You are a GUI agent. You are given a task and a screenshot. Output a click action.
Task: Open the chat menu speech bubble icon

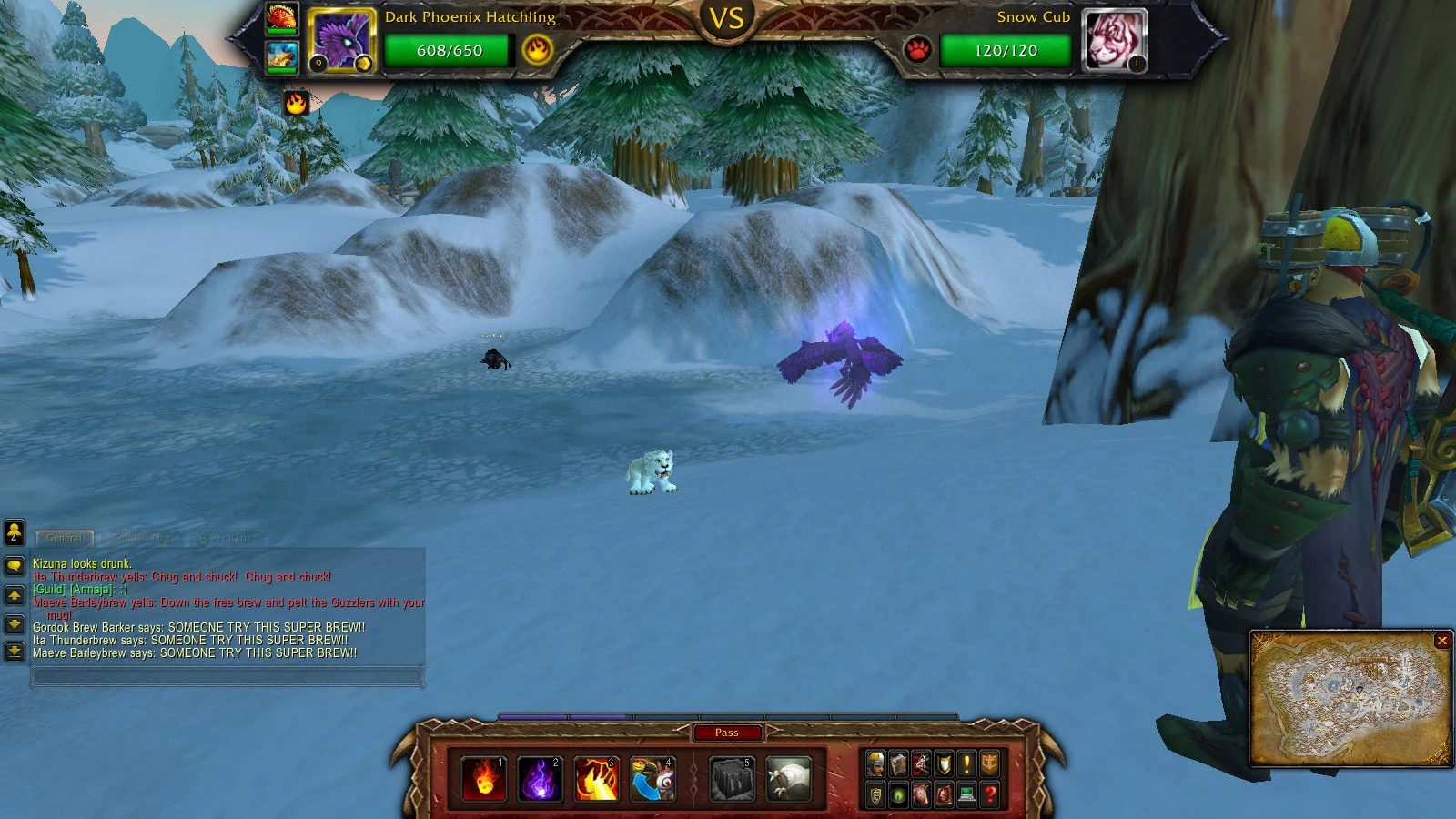click(15, 566)
